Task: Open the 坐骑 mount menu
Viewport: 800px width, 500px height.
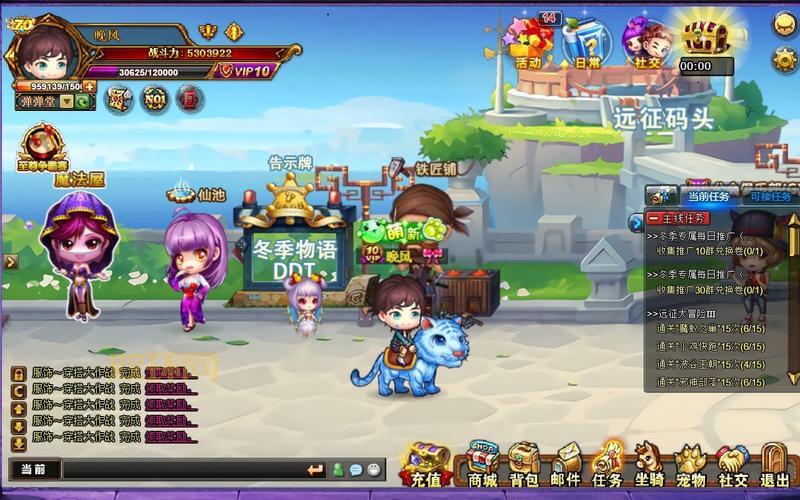Action: click(649, 463)
